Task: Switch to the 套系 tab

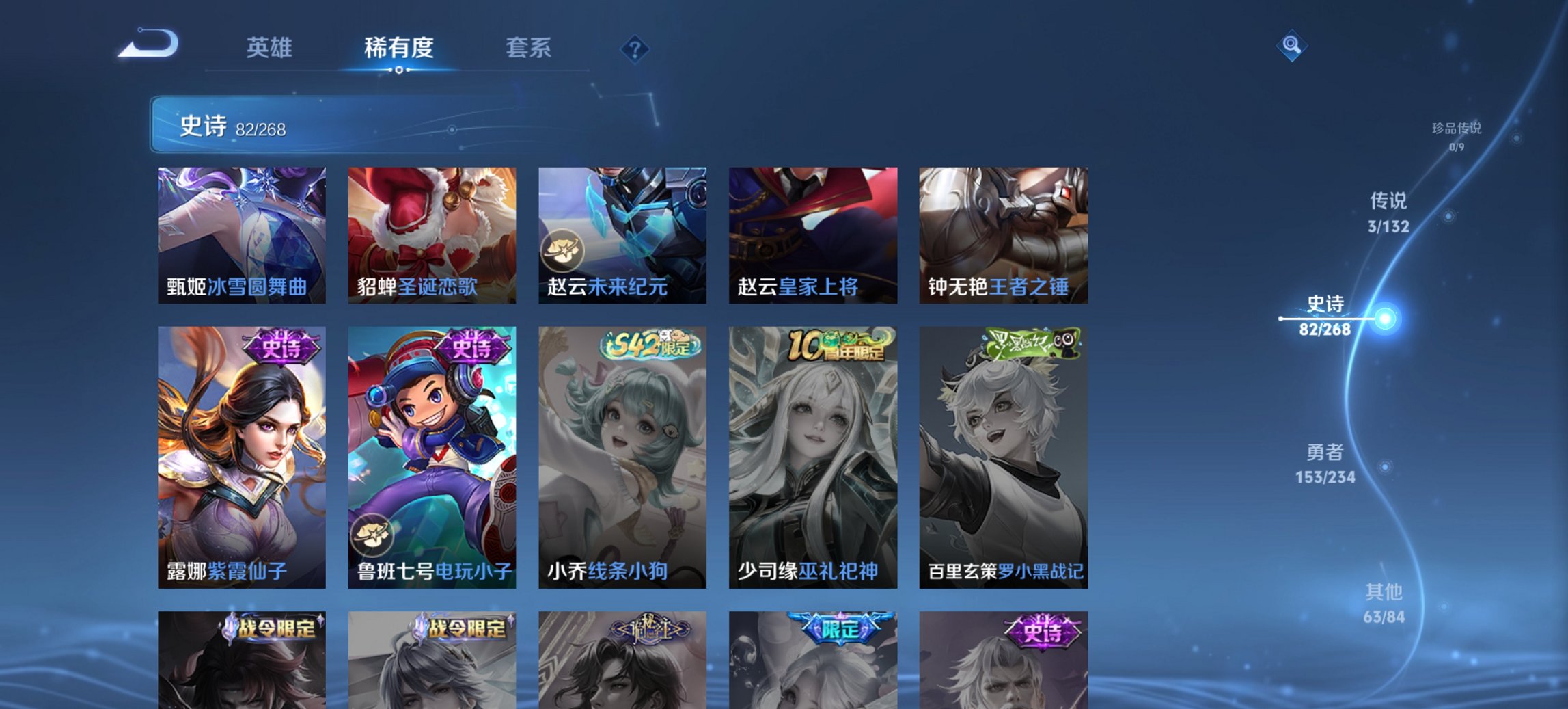Action: (x=528, y=47)
